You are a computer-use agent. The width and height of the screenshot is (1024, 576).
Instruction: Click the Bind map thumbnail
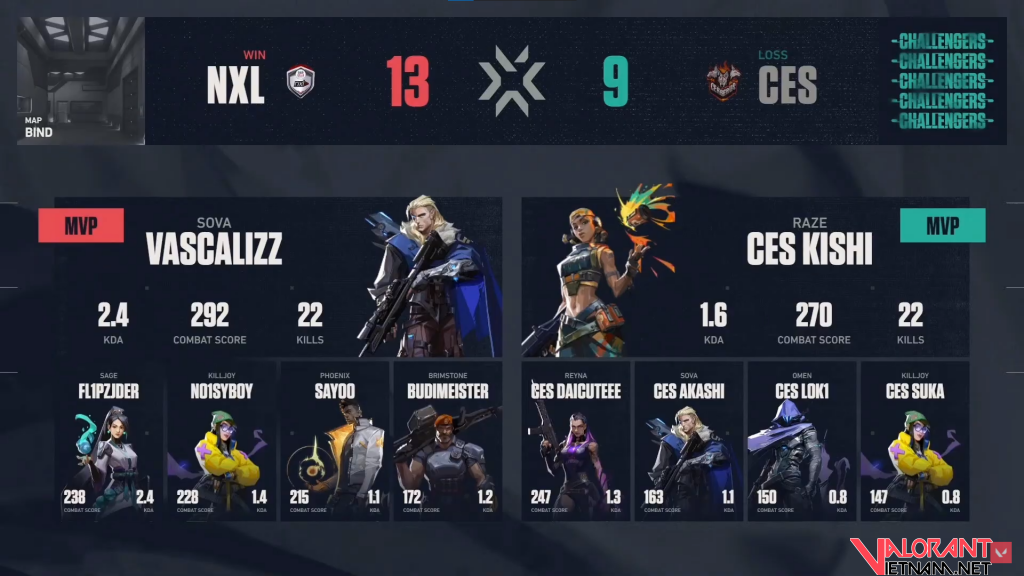coord(81,81)
